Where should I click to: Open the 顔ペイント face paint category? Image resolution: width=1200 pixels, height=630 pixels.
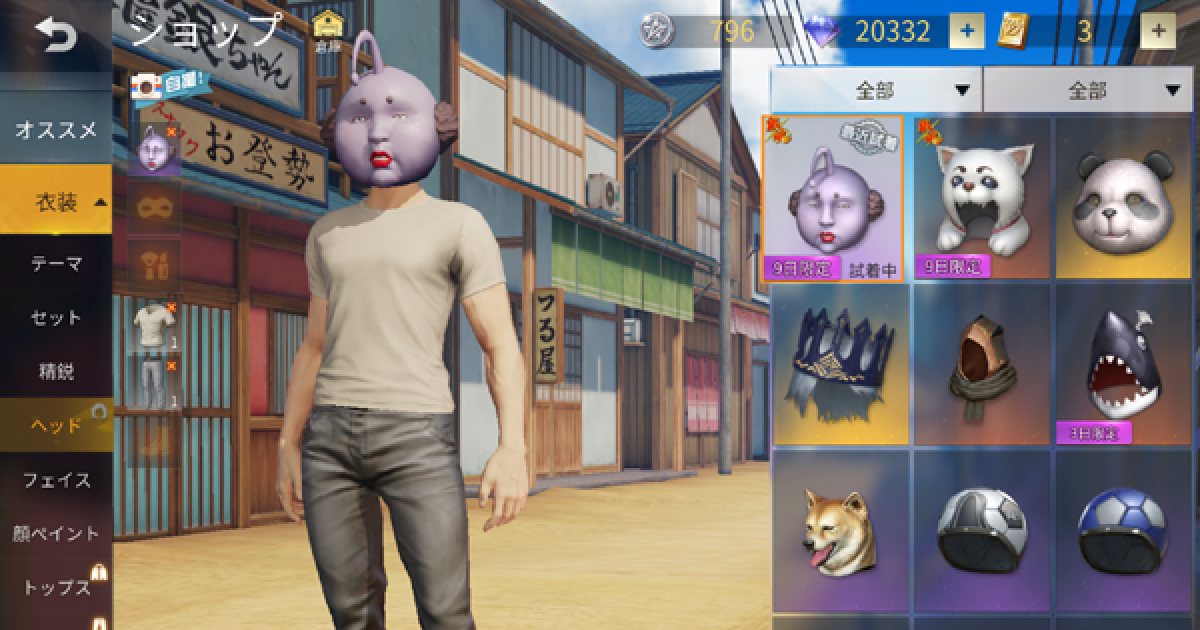click(x=55, y=533)
